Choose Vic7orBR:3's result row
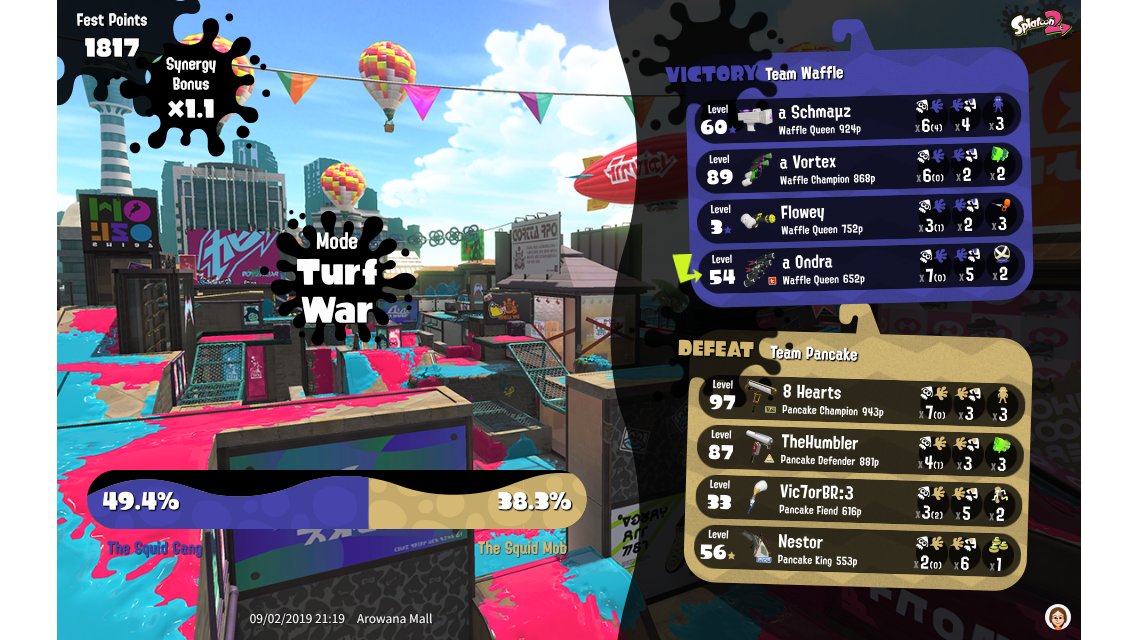 click(x=860, y=498)
